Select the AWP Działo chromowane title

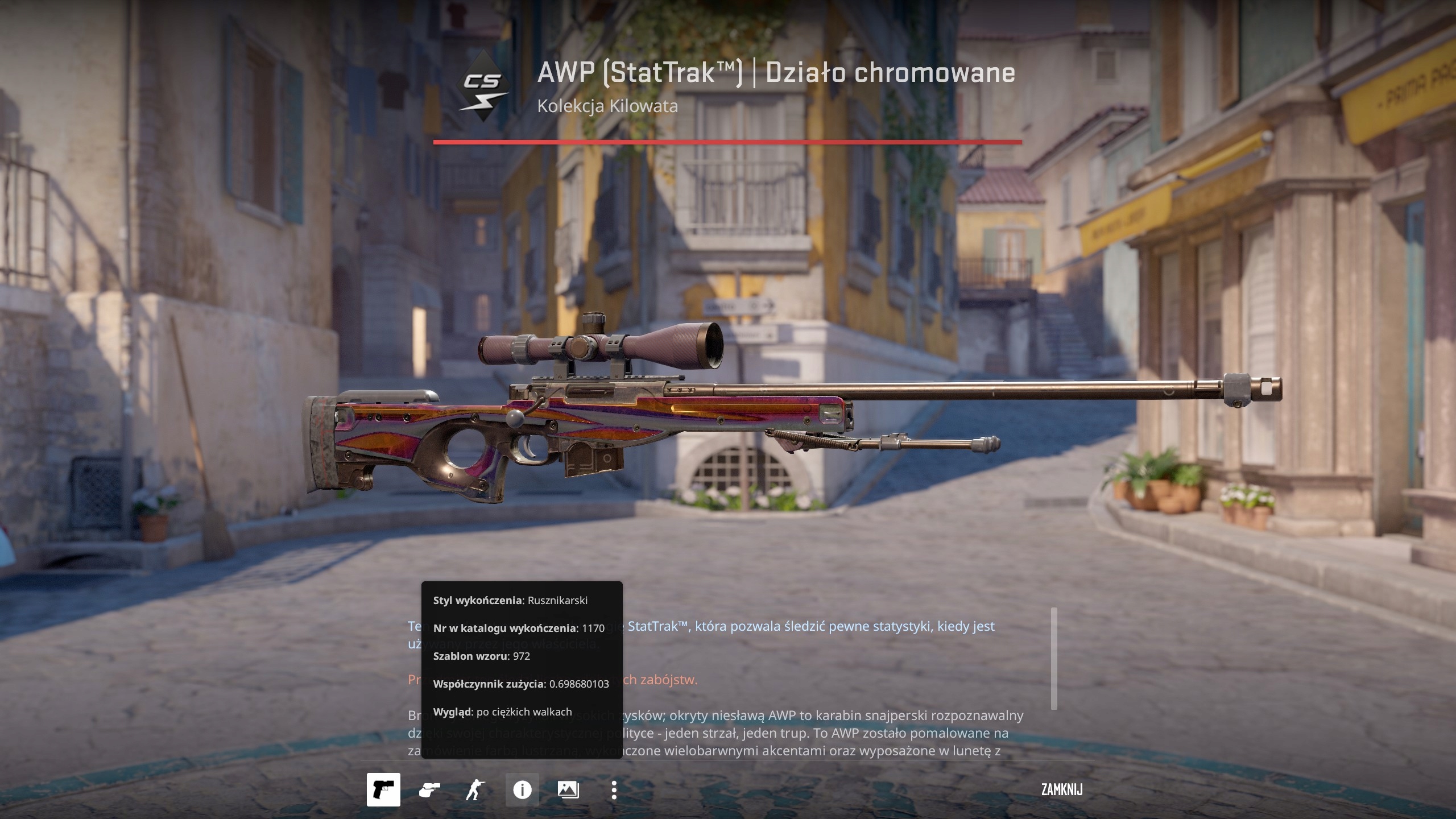point(776,73)
